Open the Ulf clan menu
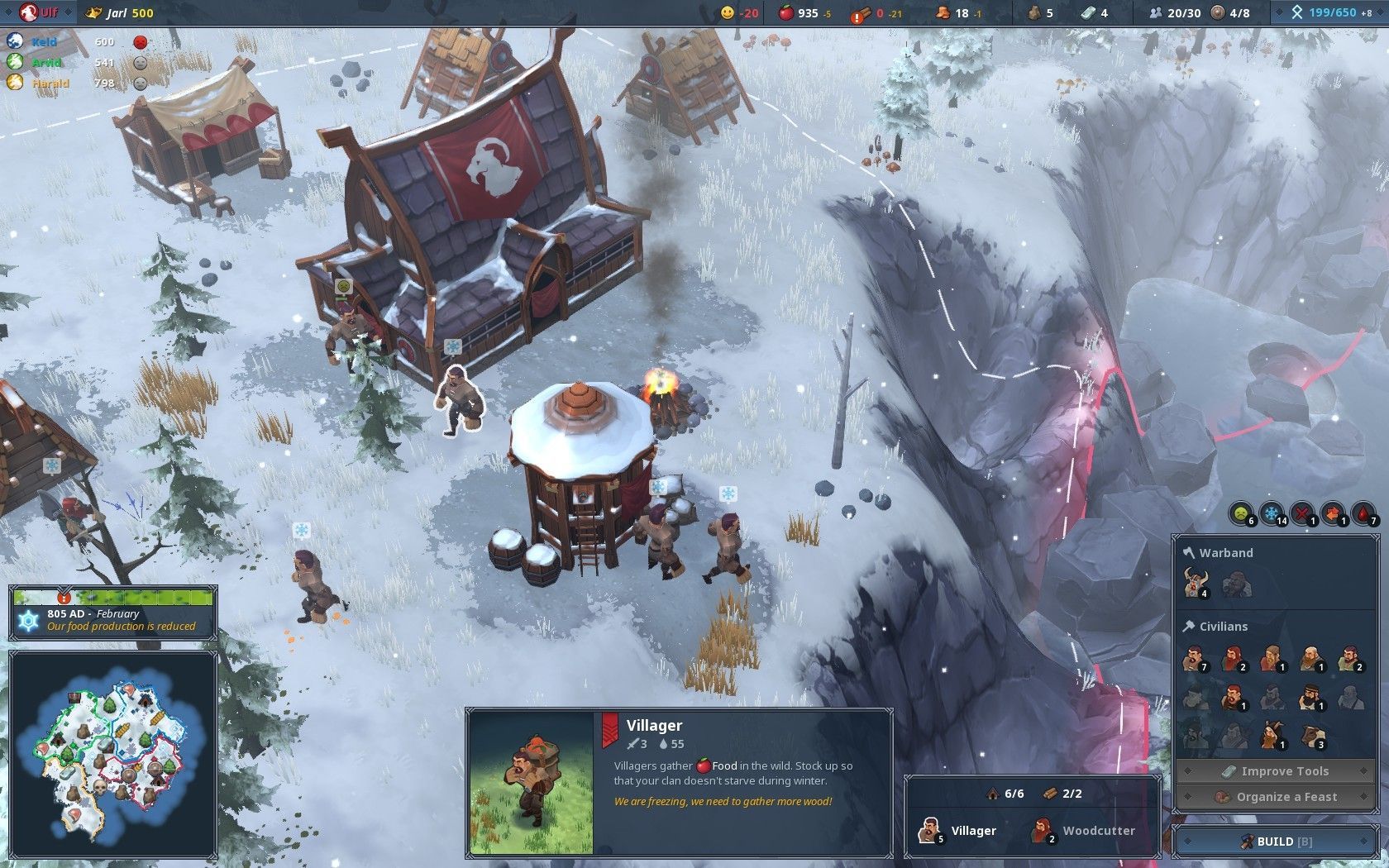 39,12
